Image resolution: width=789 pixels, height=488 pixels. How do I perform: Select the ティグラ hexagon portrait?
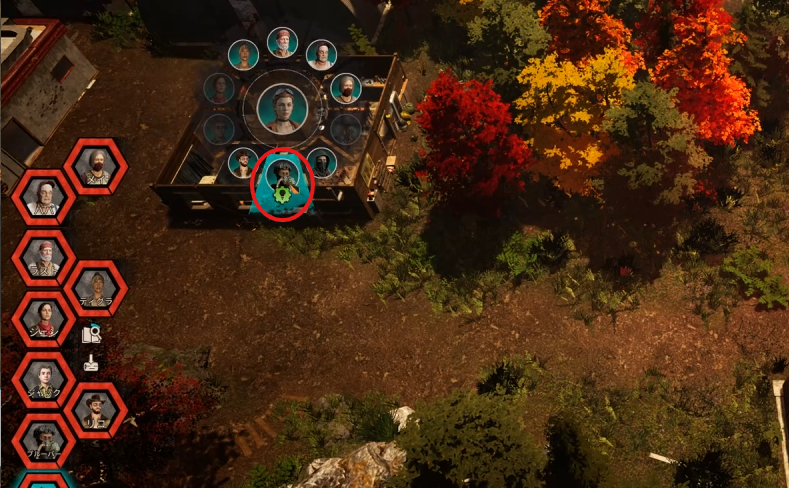95,288
